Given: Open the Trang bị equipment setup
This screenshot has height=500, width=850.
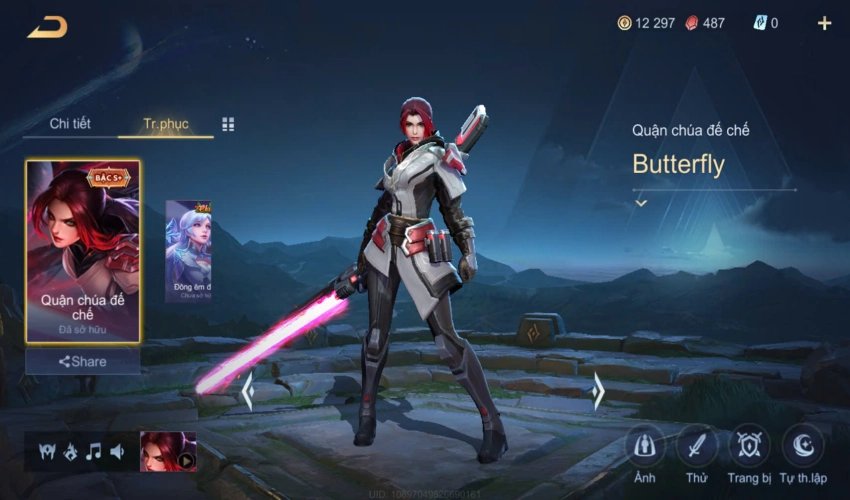Looking at the screenshot, I should (748, 446).
